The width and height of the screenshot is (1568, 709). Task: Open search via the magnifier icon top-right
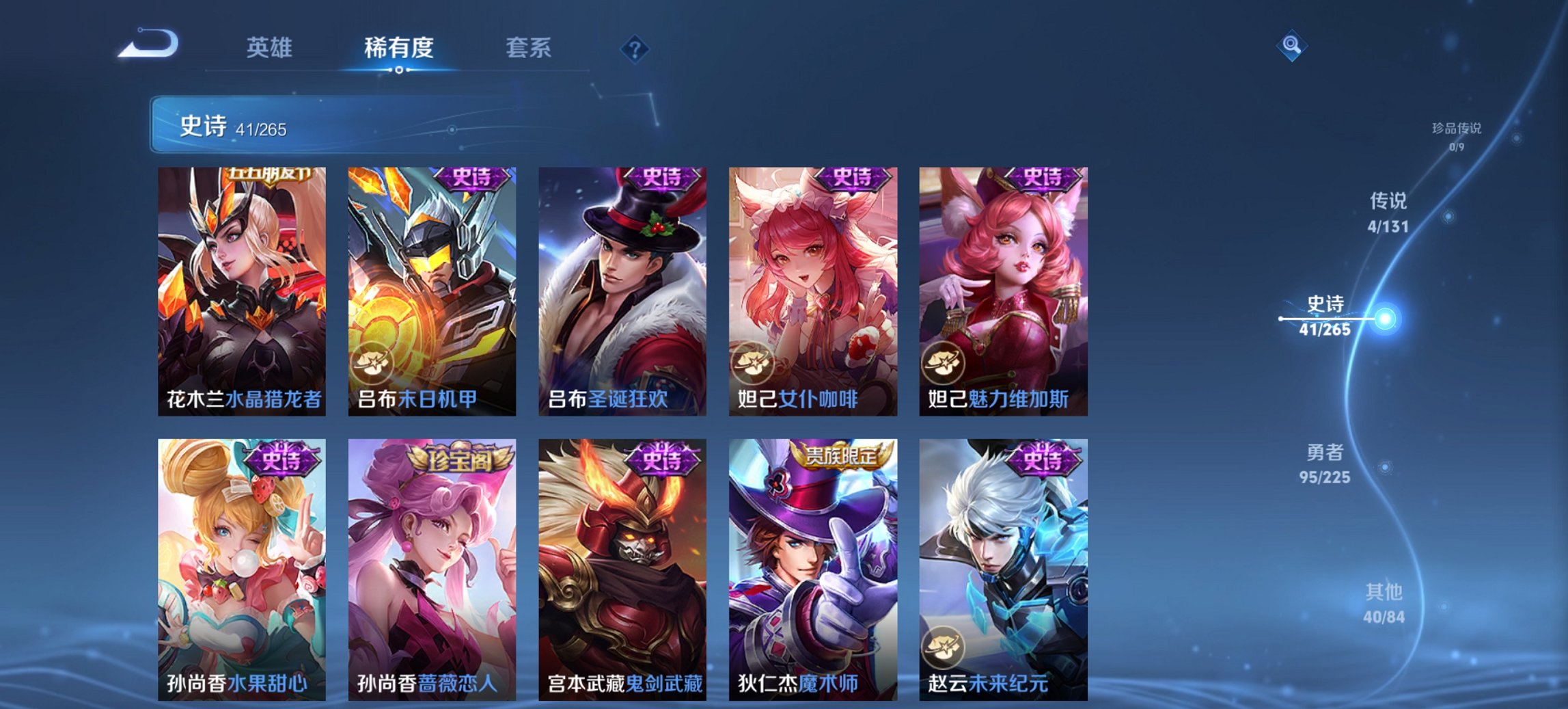(1290, 45)
